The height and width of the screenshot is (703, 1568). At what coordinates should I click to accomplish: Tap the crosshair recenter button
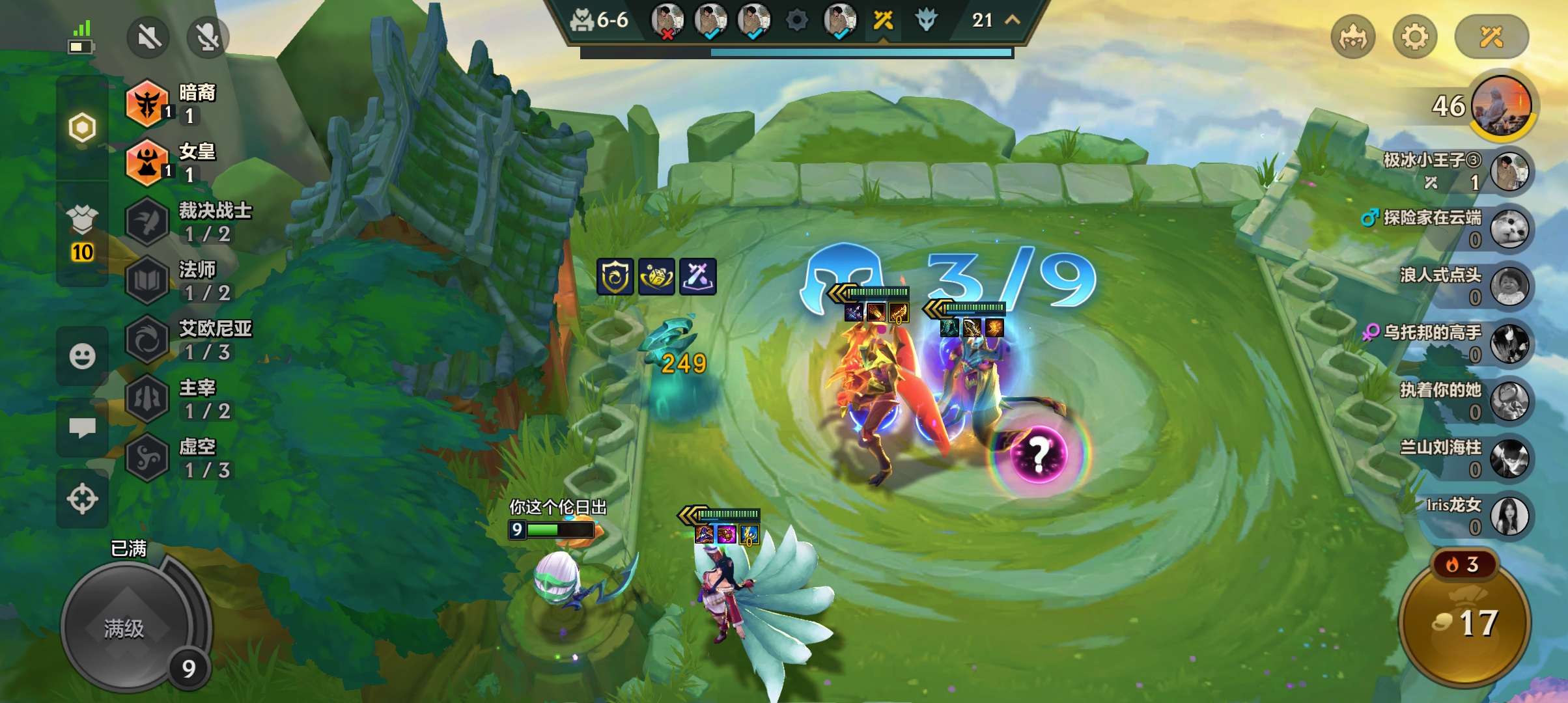pyautogui.click(x=82, y=499)
